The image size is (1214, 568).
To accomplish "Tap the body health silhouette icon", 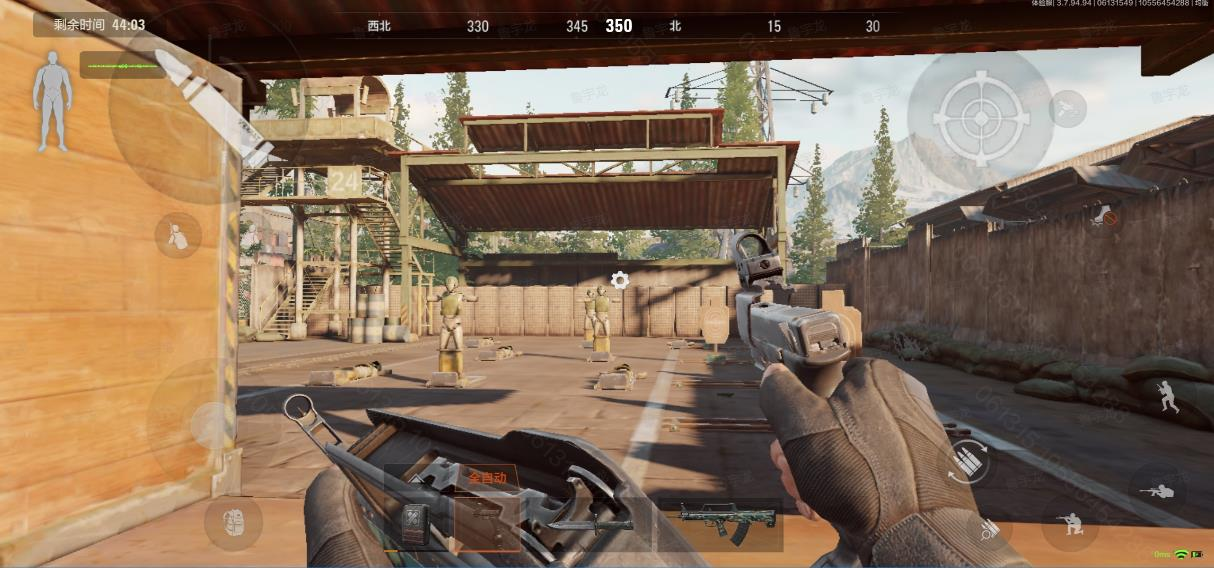I will [x=52, y=102].
